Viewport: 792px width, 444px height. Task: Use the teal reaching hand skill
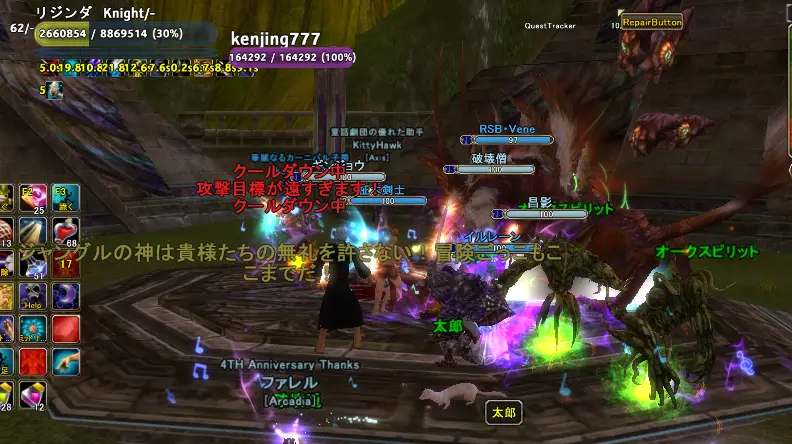point(66,361)
